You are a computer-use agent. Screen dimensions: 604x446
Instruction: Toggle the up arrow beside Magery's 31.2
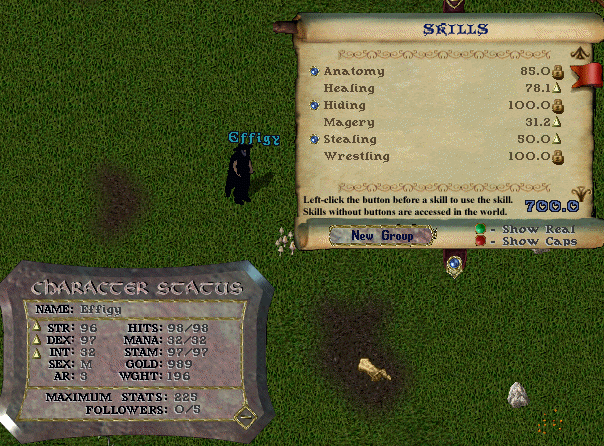pos(558,122)
